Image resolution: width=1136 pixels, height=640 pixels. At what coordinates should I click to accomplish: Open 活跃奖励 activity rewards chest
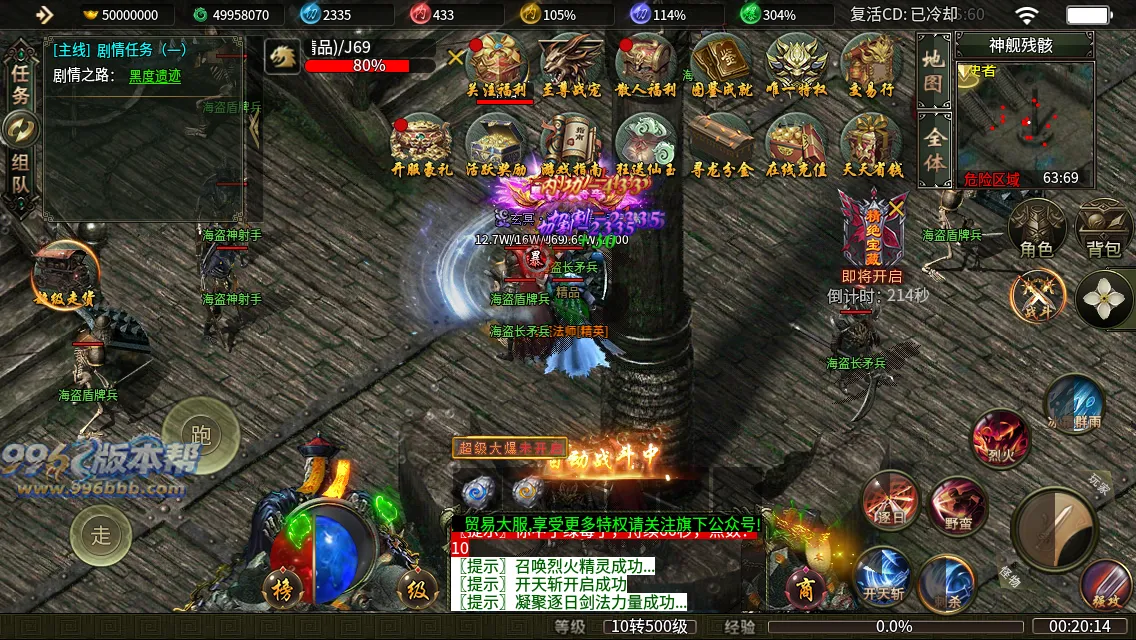pos(497,144)
